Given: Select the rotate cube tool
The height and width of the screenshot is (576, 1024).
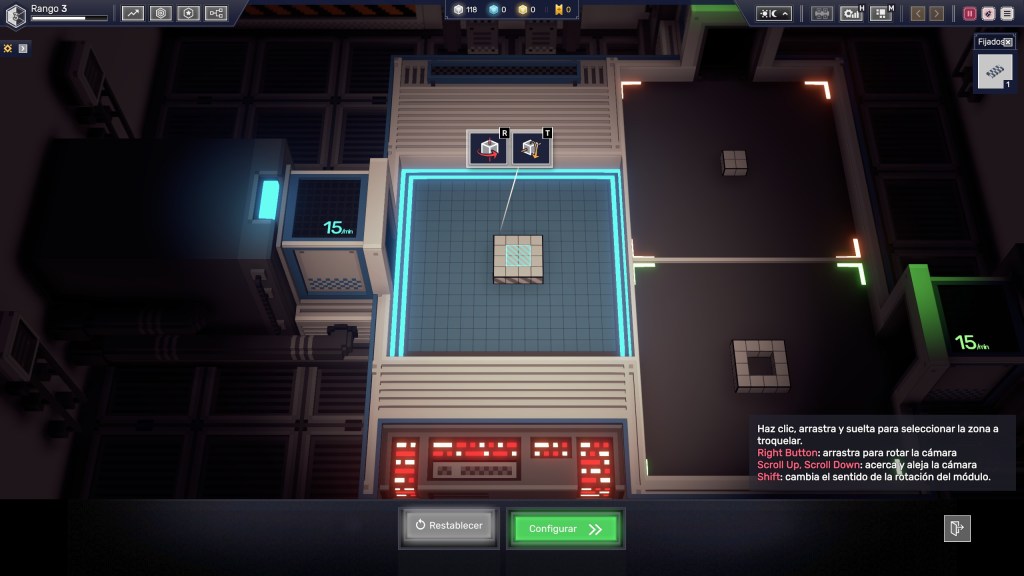Looking at the screenshot, I should [489, 150].
